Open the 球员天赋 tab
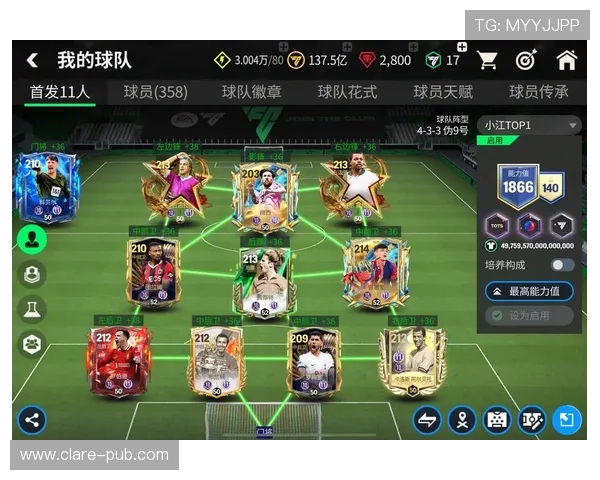This screenshot has width=600, height=480. click(x=443, y=92)
